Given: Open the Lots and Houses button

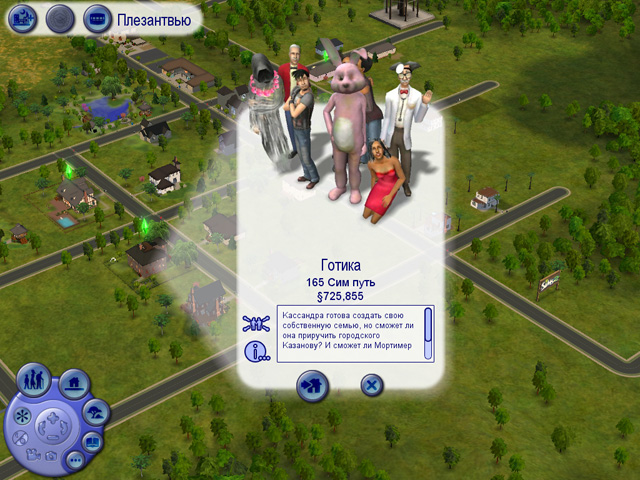Looking at the screenshot, I should coord(73,383).
